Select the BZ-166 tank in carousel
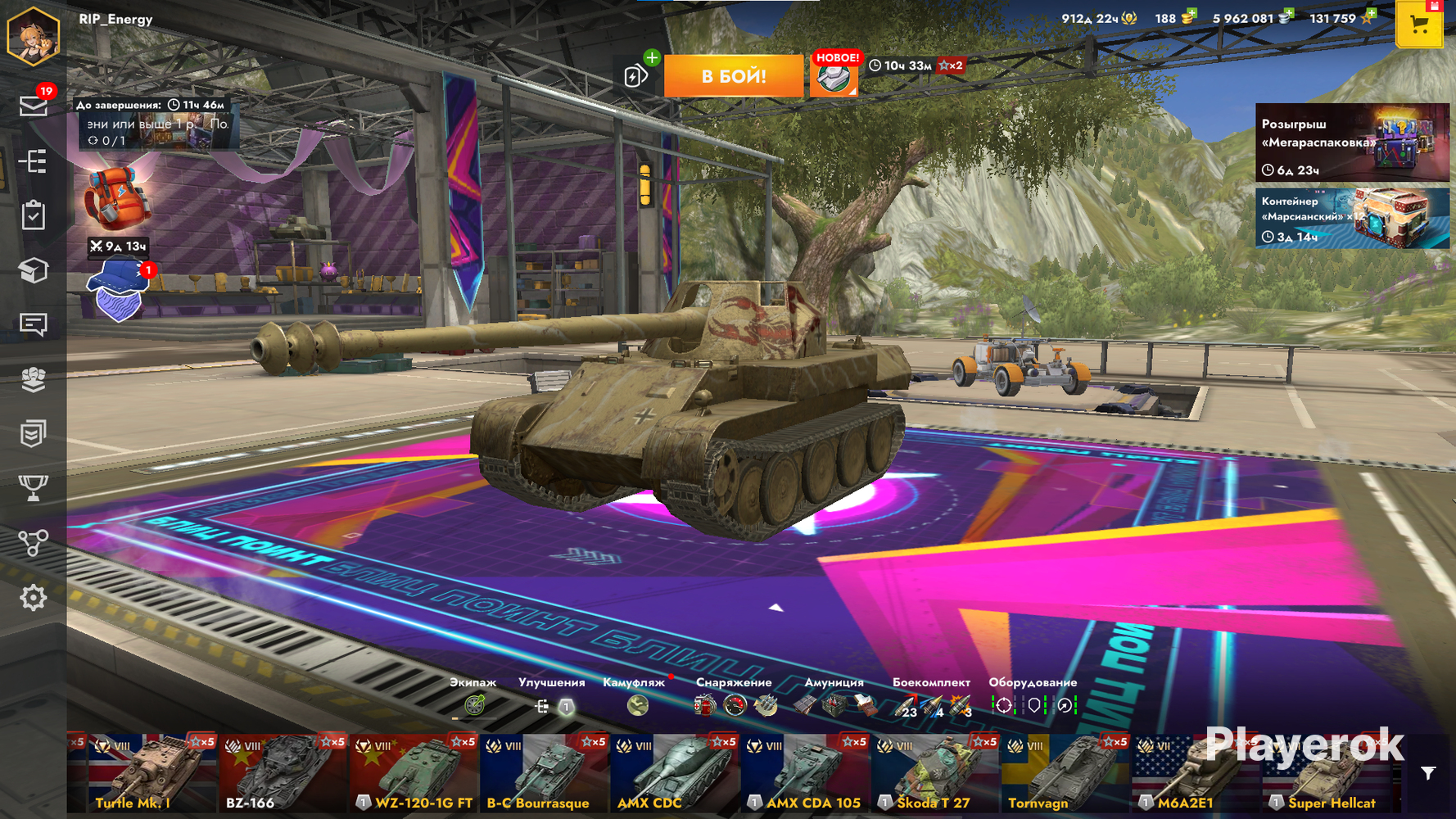1456x819 pixels. [283, 774]
